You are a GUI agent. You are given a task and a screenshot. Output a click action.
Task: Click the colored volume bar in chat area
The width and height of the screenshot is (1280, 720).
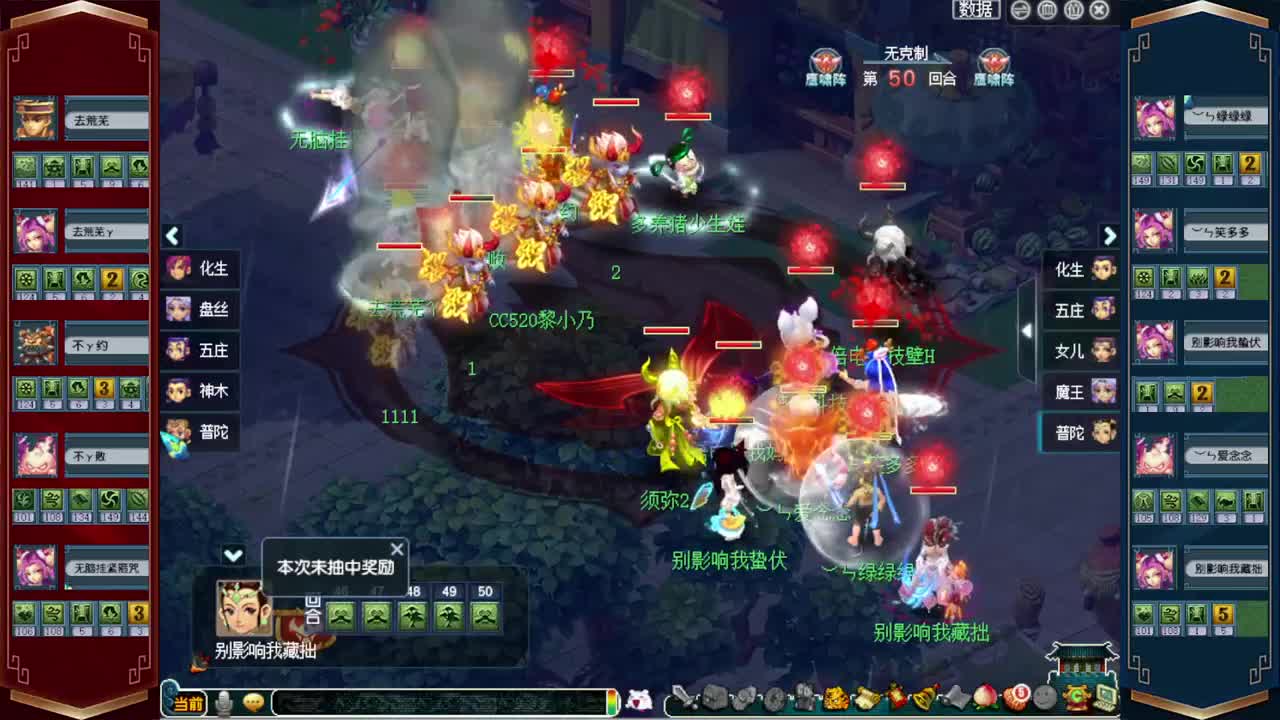tap(613, 700)
